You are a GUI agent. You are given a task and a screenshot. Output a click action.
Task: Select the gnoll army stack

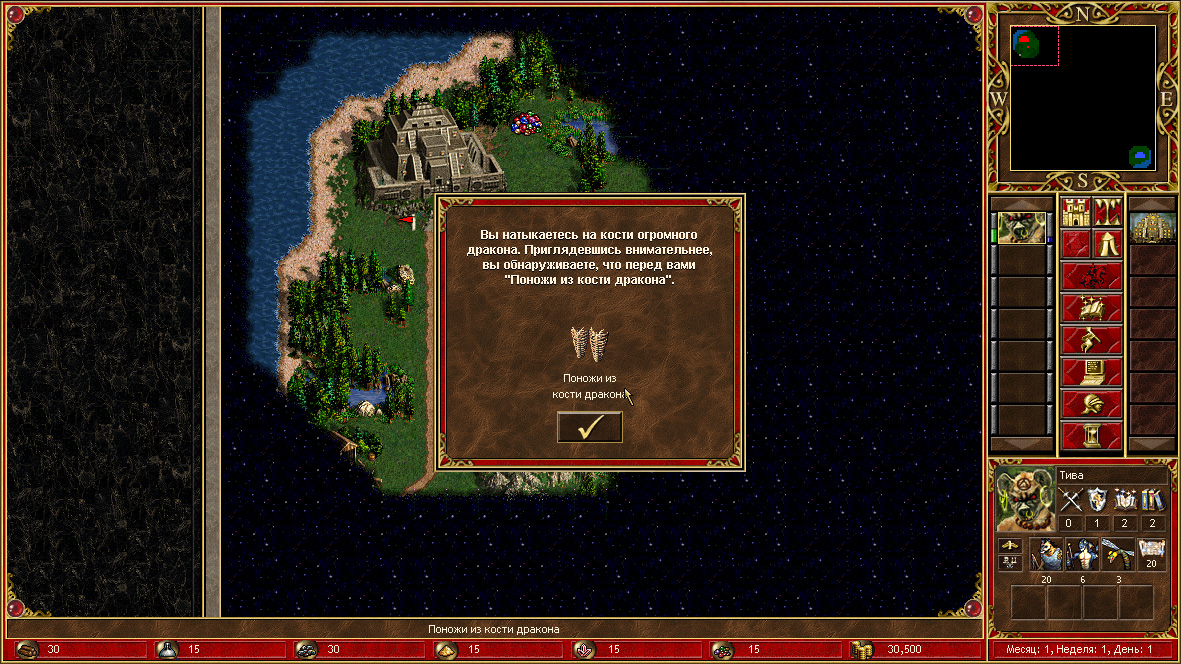pyautogui.click(x=1046, y=553)
